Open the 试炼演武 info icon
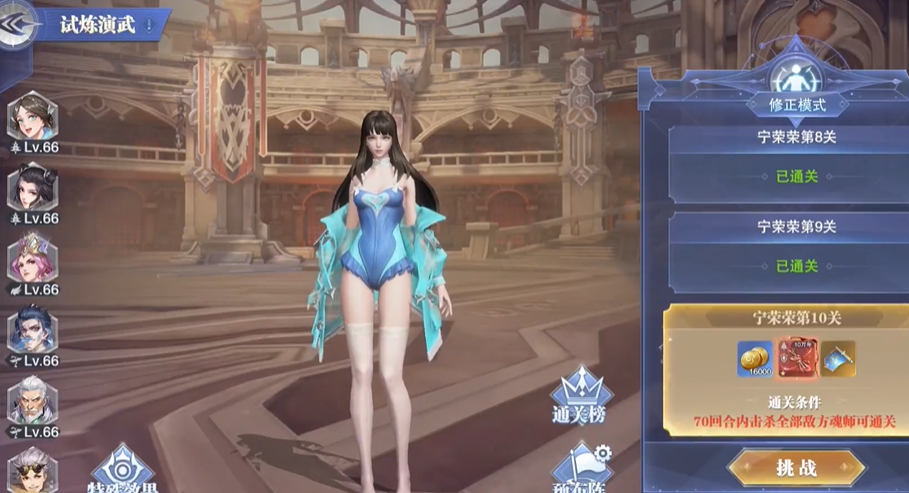 tap(150, 25)
